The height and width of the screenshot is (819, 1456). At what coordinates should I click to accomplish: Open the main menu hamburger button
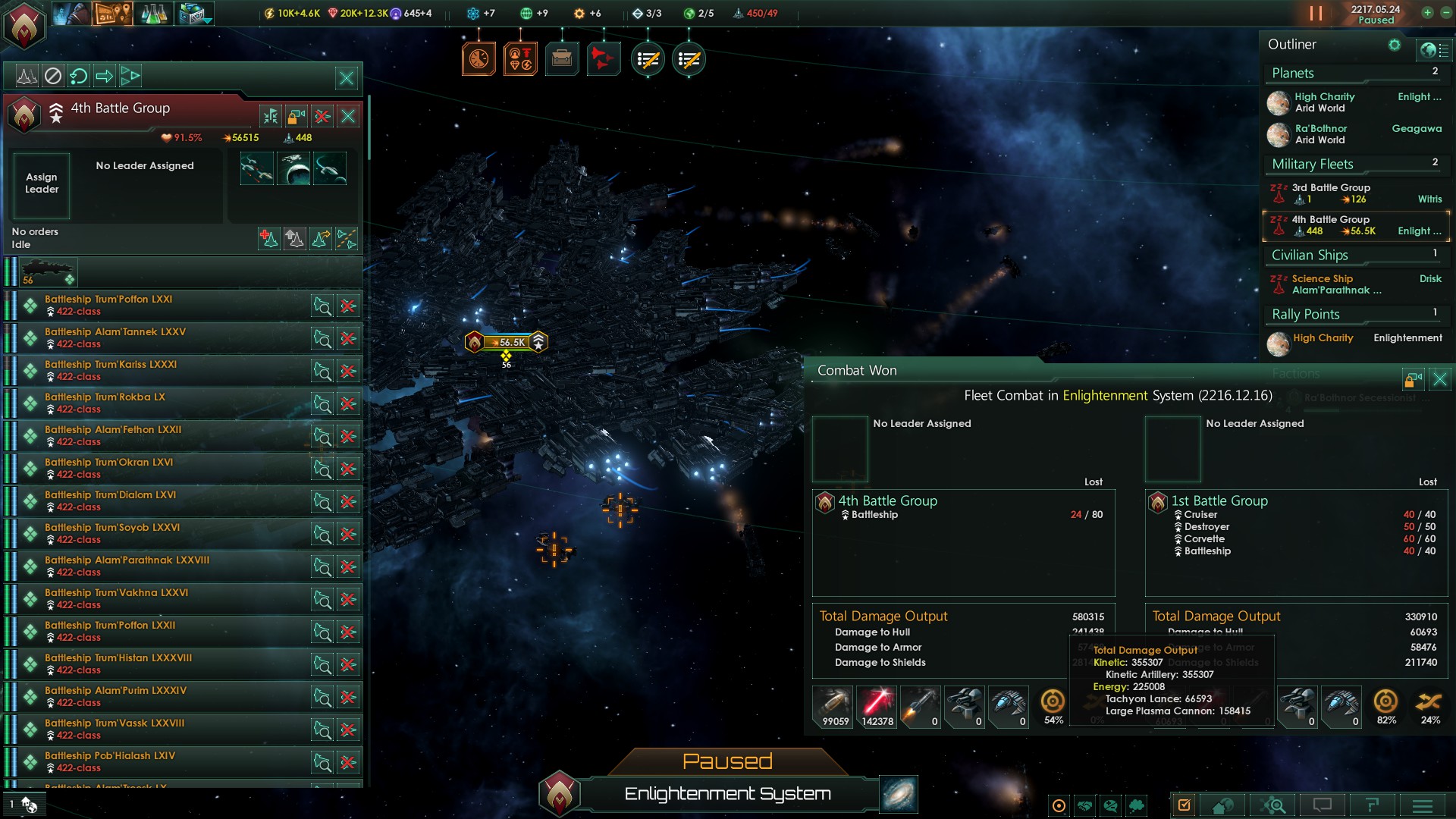1423,805
